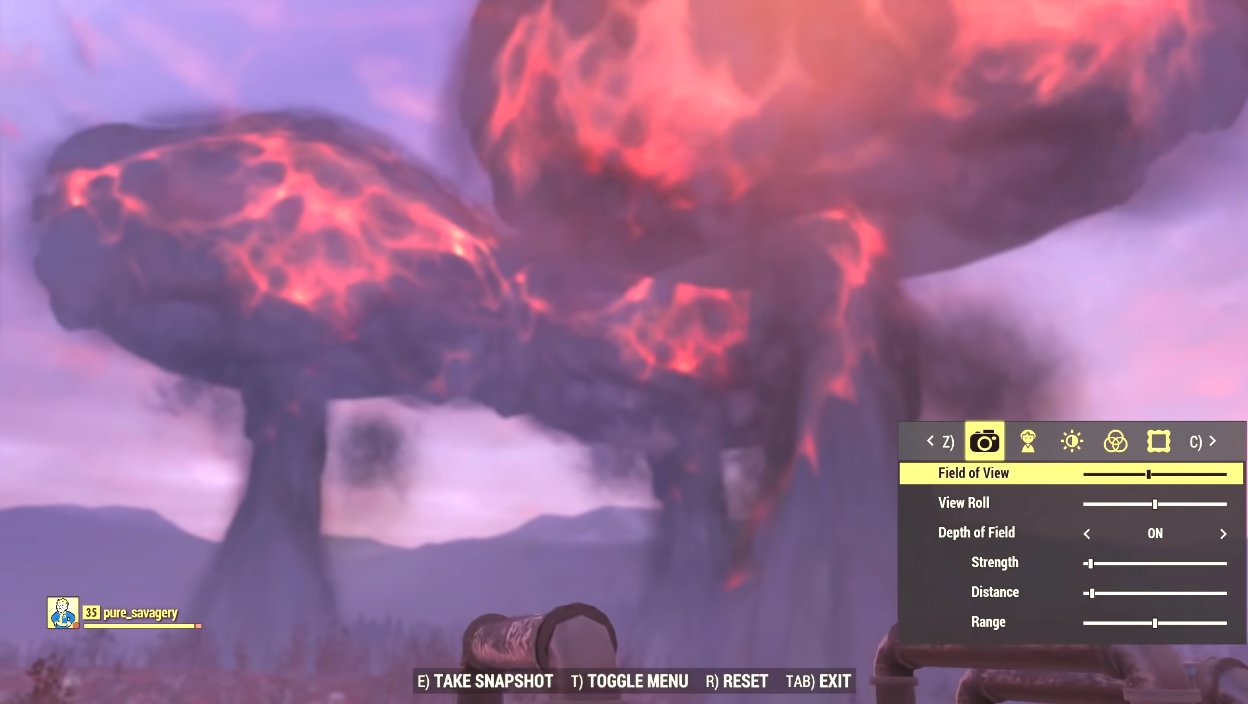Set the depth of field Strength slider
This screenshot has width=1248, height=704.
point(1090,564)
